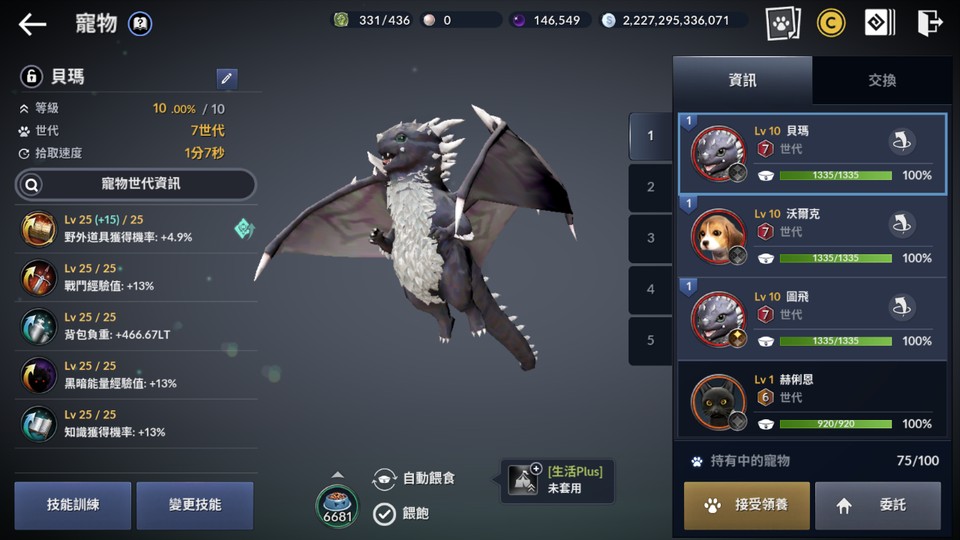The width and height of the screenshot is (960, 540).
Task: Exit via the door icon
Action: click(x=929, y=23)
